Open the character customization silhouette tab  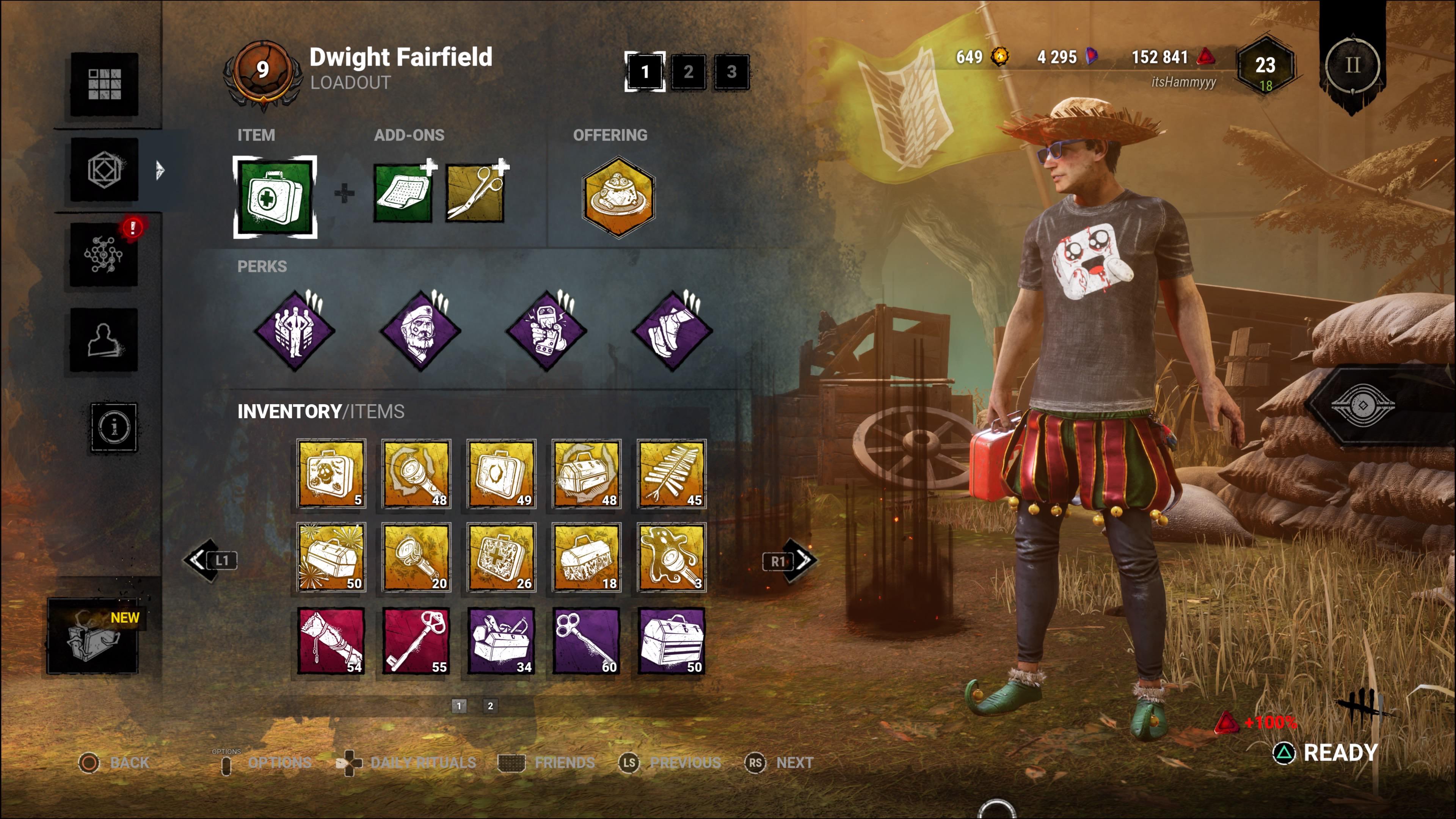(104, 340)
